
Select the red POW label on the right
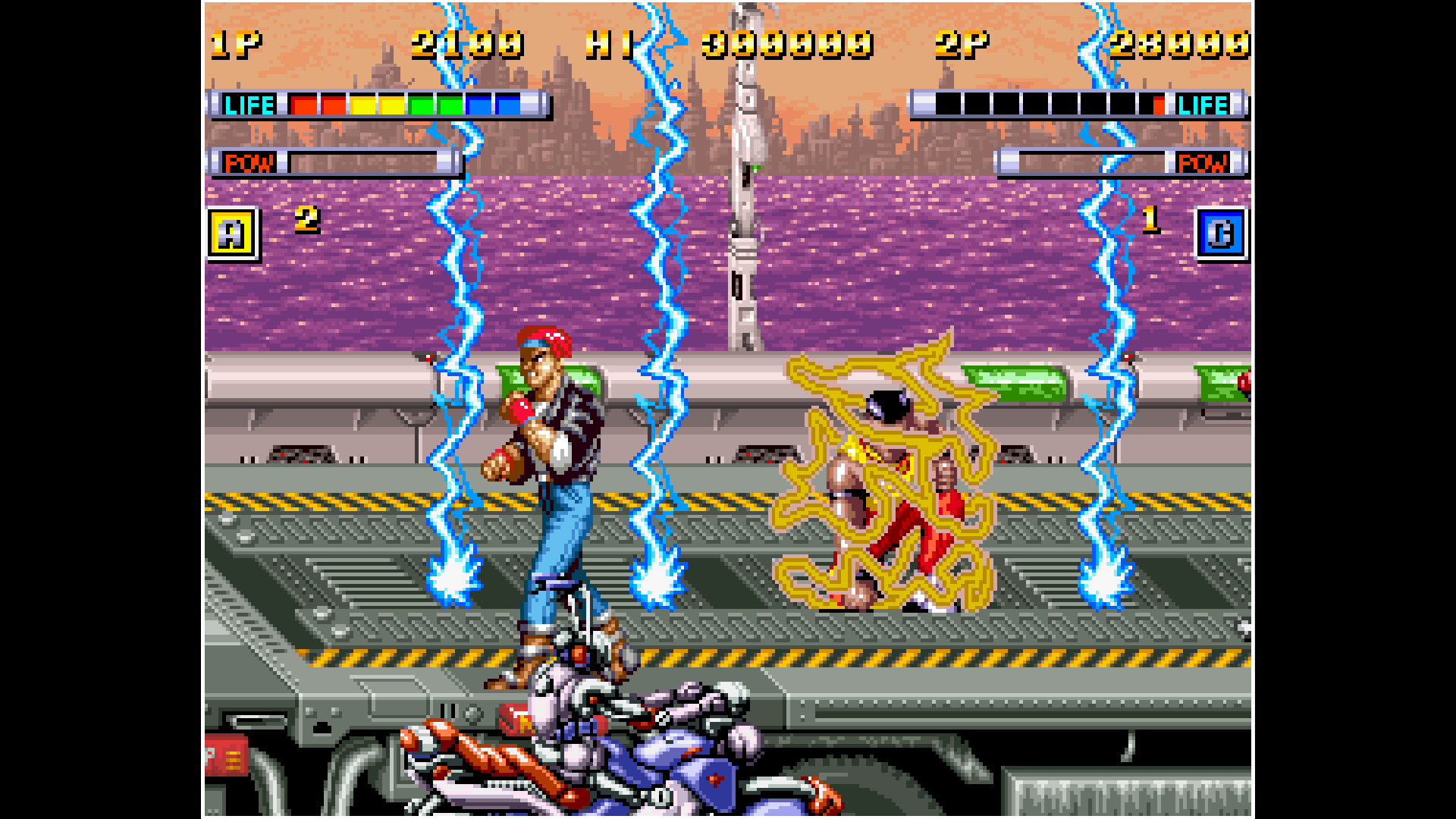[x=1203, y=162]
